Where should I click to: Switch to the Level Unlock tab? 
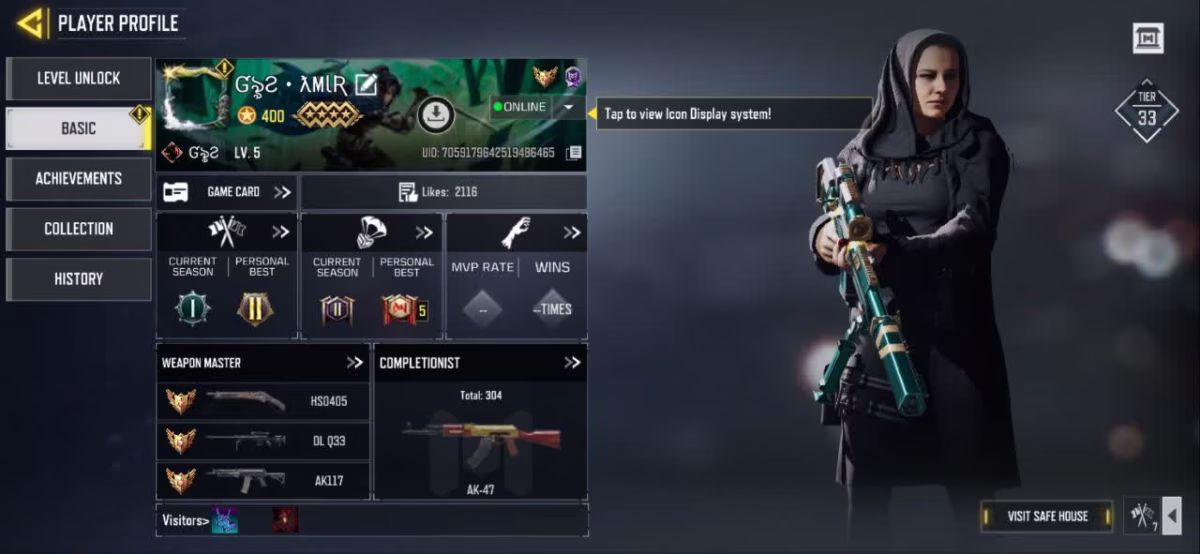79,78
